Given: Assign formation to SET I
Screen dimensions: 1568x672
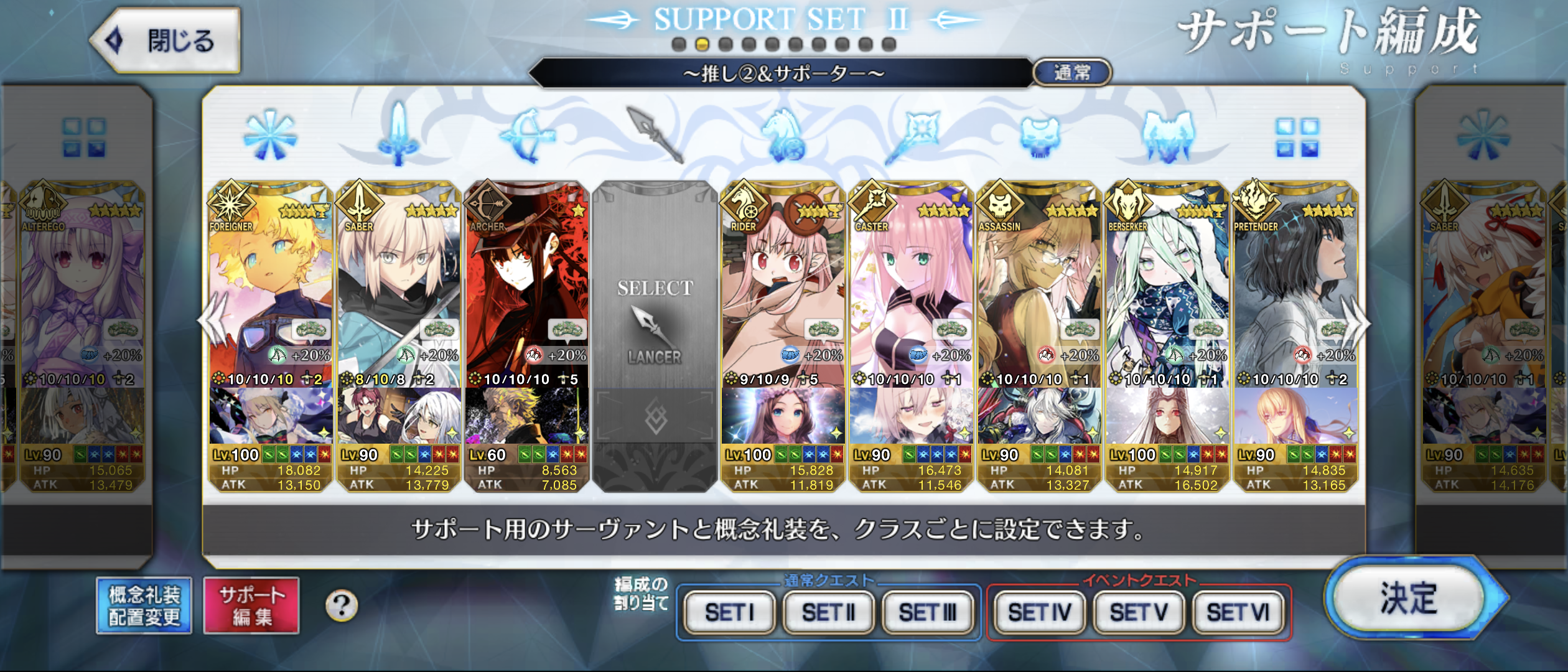Looking at the screenshot, I should pyautogui.click(x=729, y=613).
